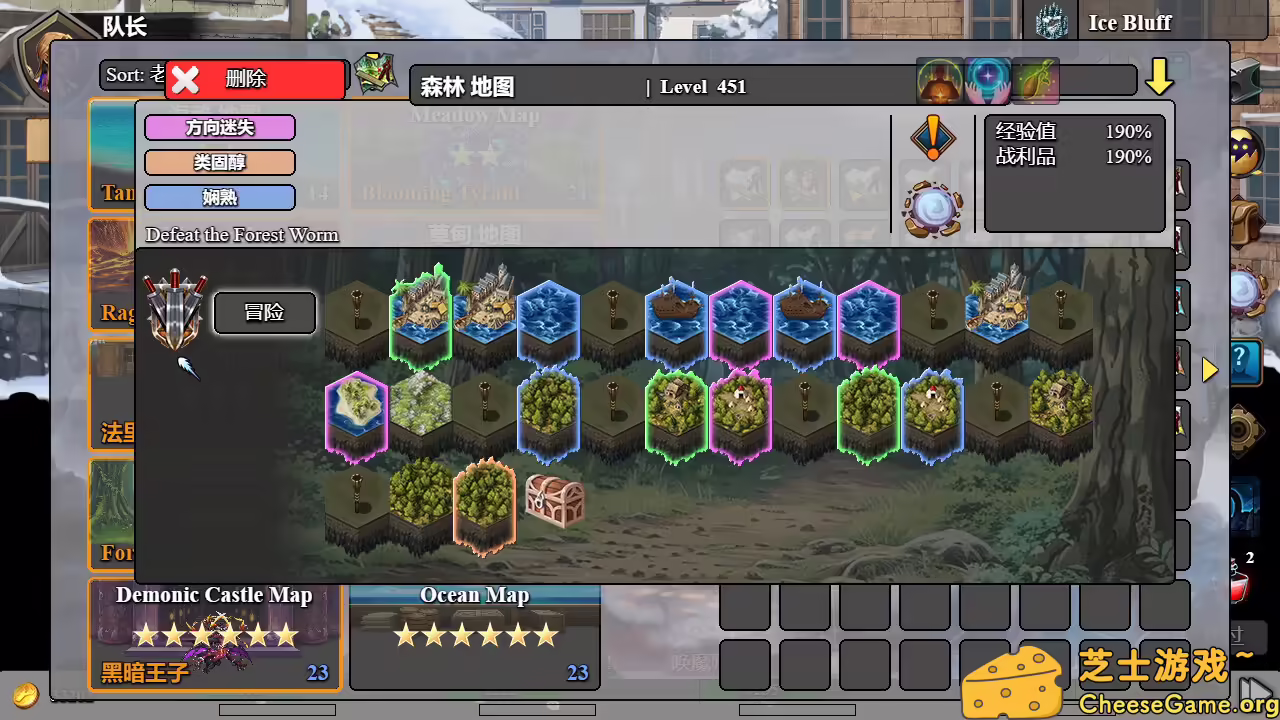1280x720 pixels.
Task: Toggle the blue 娴熟 modifier
Action: coord(219,197)
